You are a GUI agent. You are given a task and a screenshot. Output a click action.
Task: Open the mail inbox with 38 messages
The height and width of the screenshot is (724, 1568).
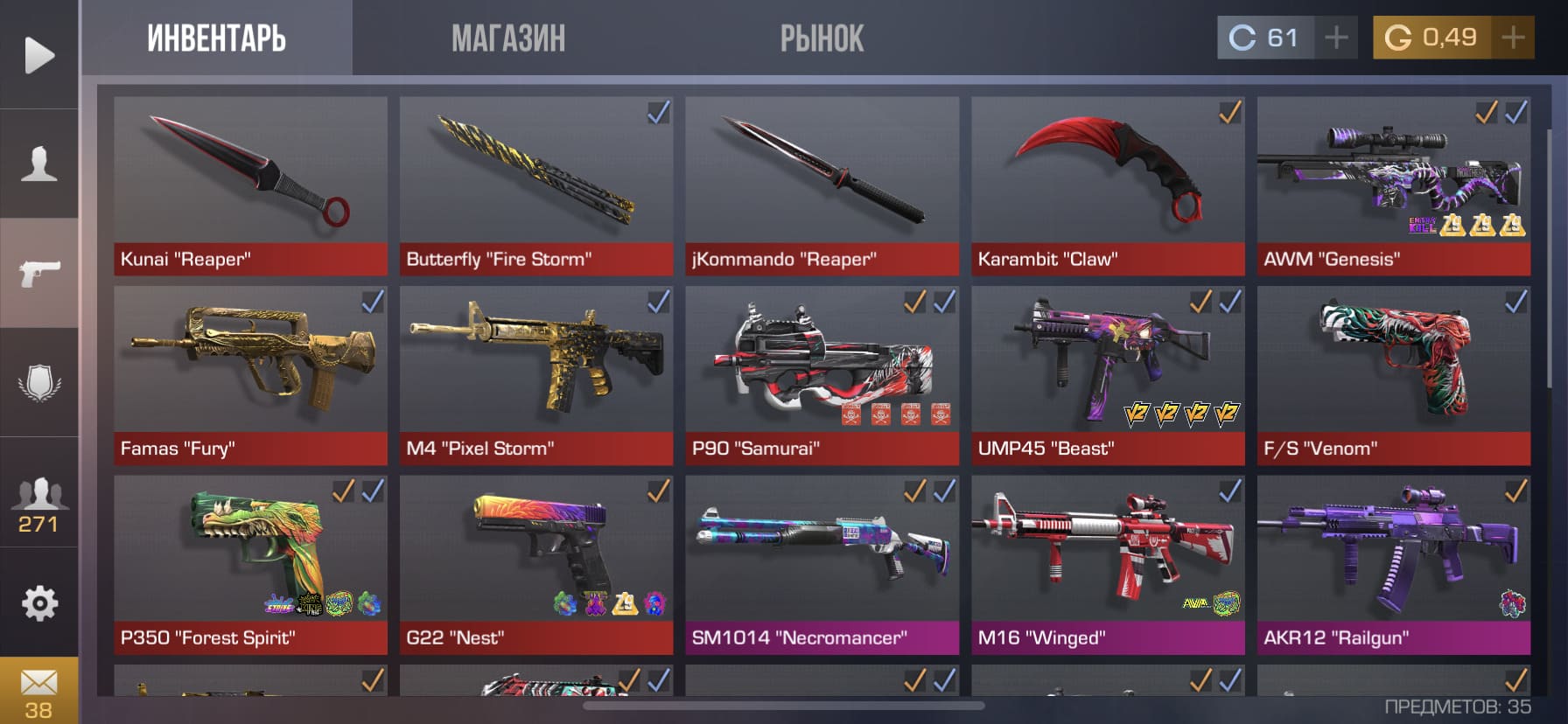point(38,691)
